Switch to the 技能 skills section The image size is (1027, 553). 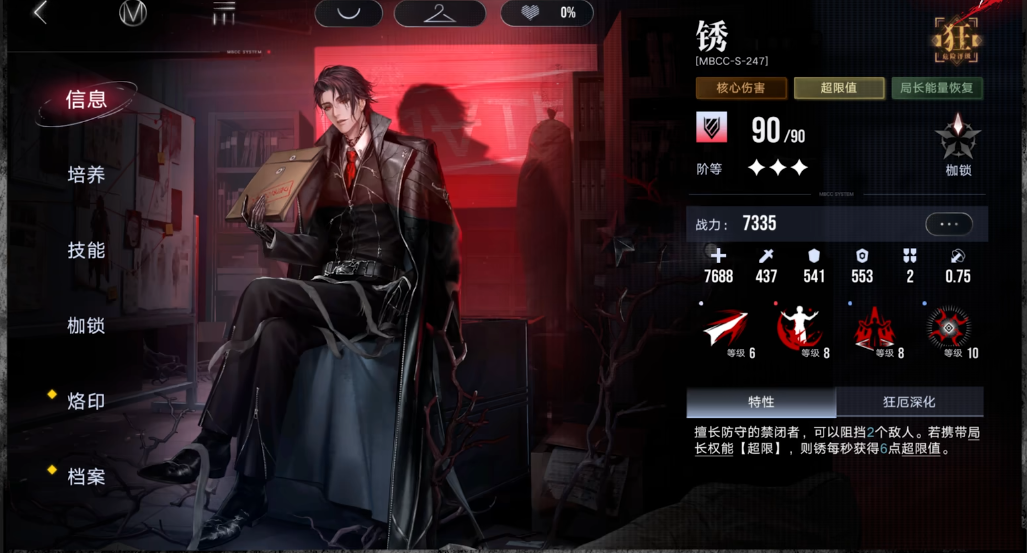point(86,250)
